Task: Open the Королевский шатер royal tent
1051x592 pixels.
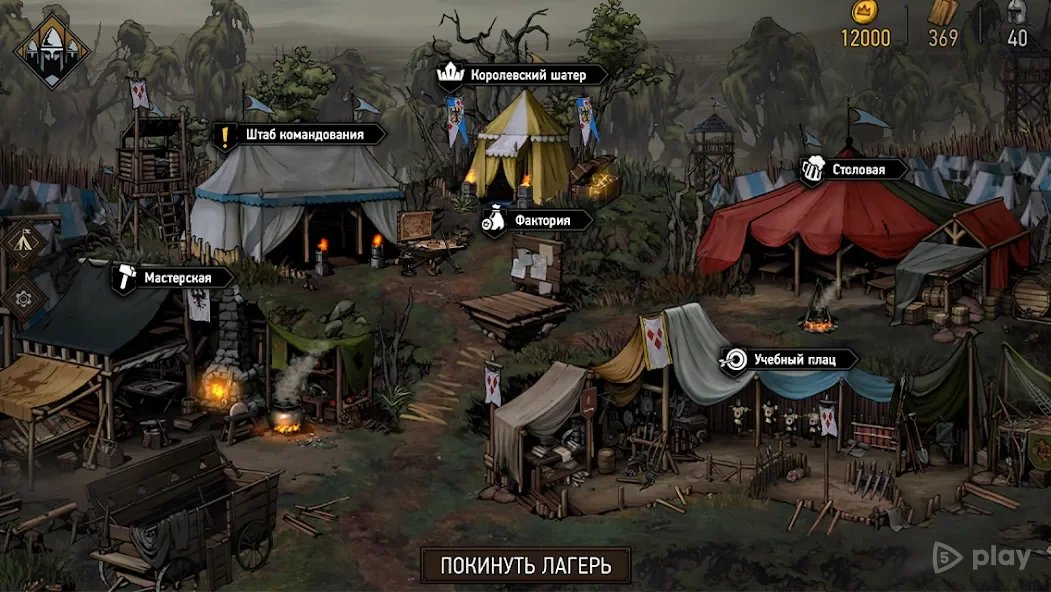Action: [x=521, y=75]
